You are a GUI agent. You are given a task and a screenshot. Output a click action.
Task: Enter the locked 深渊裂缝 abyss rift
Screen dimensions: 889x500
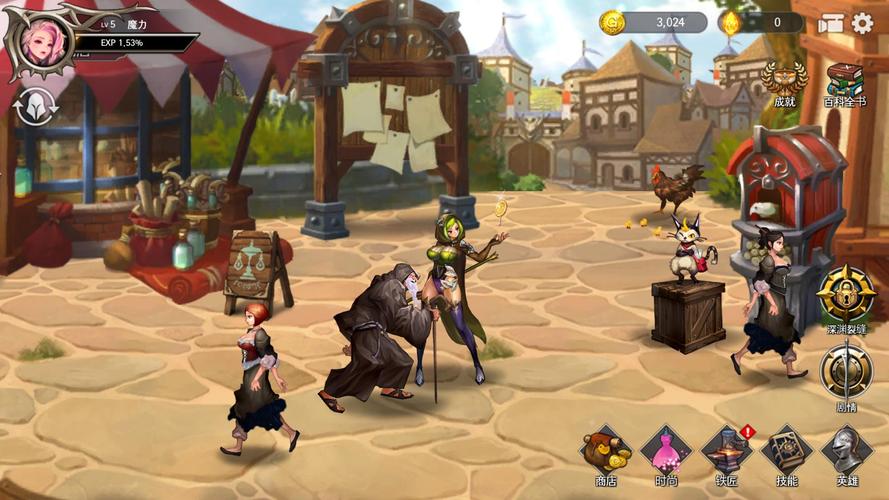pos(846,294)
